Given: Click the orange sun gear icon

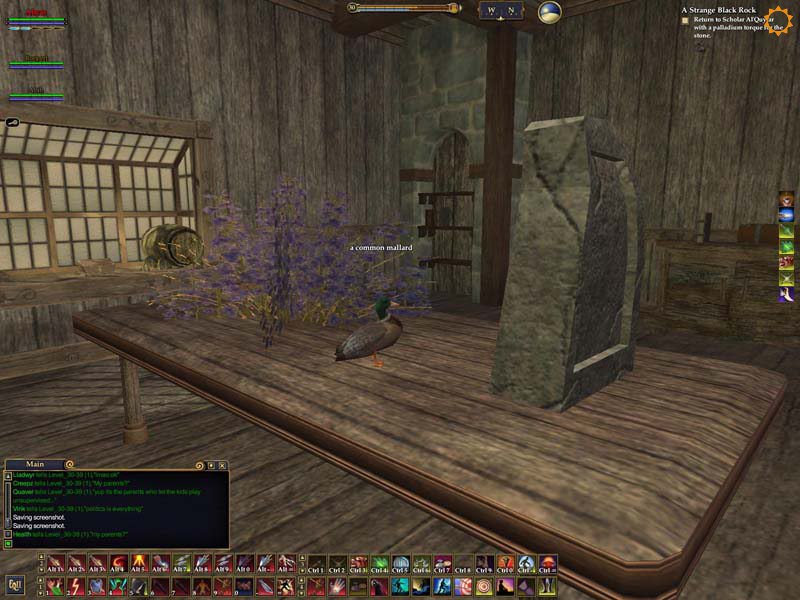Looking at the screenshot, I should pyautogui.click(x=779, y=19).
